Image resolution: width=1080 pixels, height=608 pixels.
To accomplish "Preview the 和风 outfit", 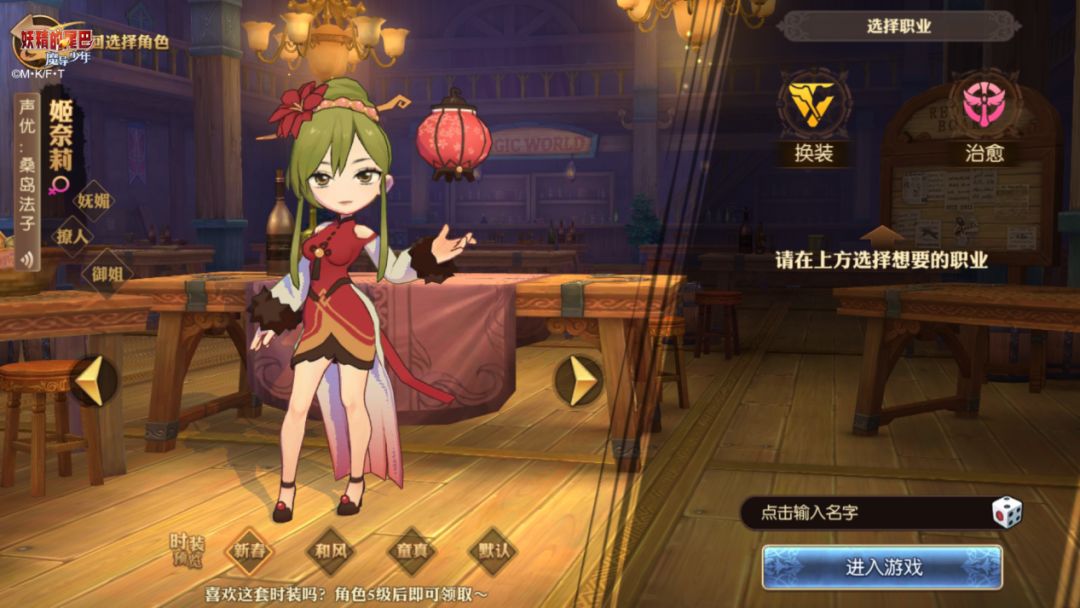I will click(331, 550).
